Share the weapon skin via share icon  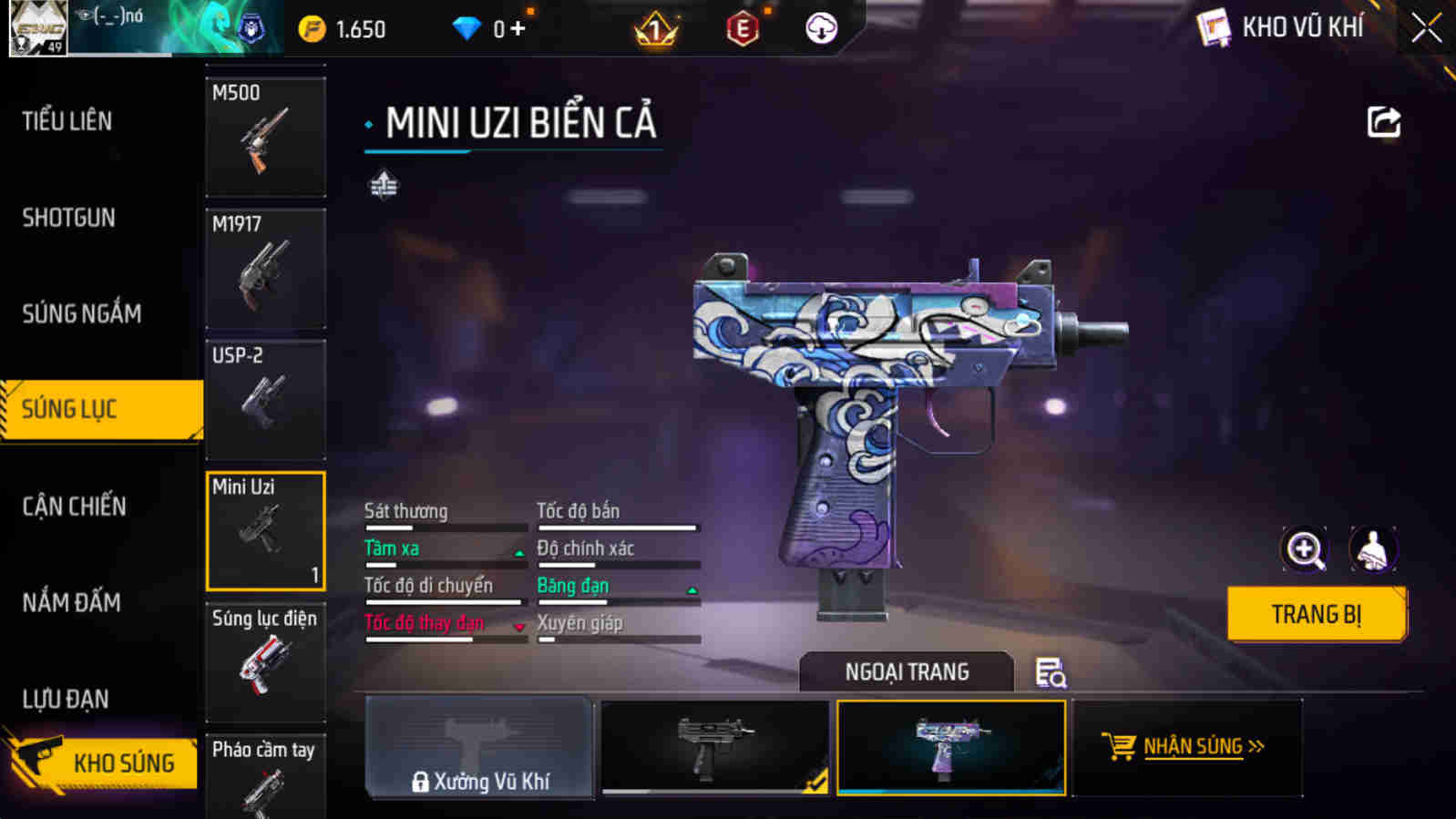point(1383,122)
